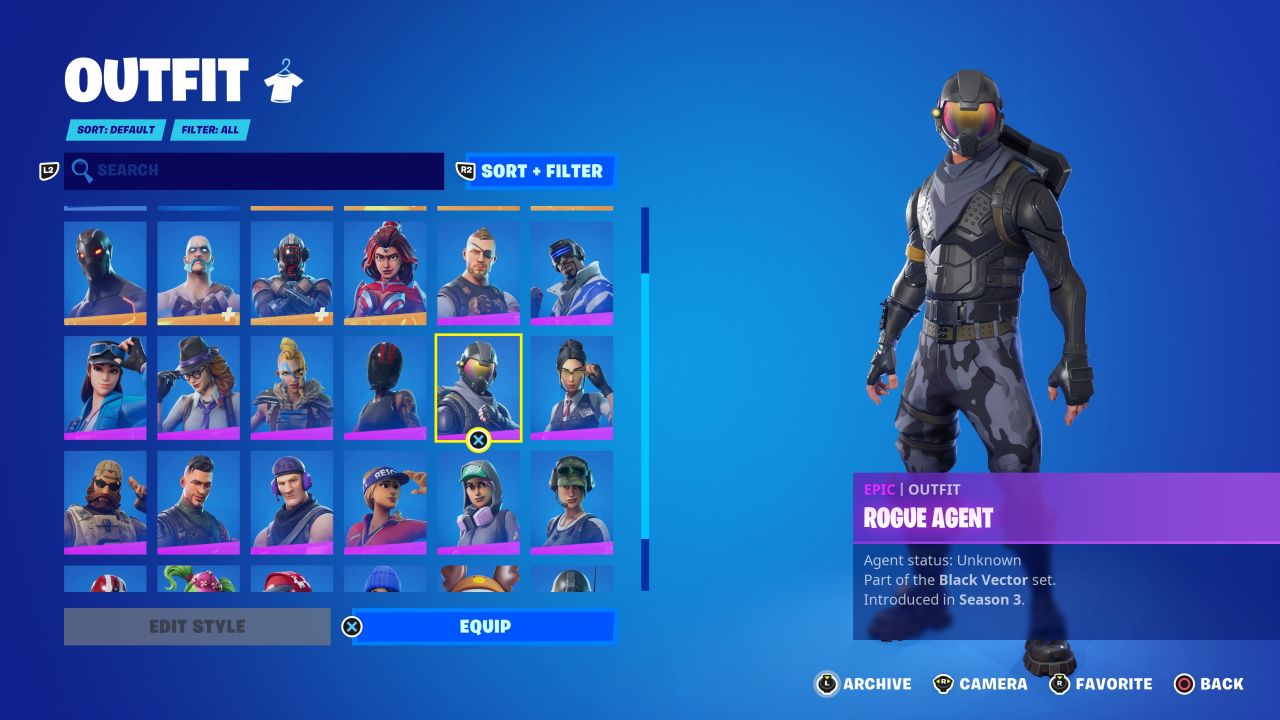Open the Camera mode
Viewport: 1280px width, 720px height.
tap(944, 684)
